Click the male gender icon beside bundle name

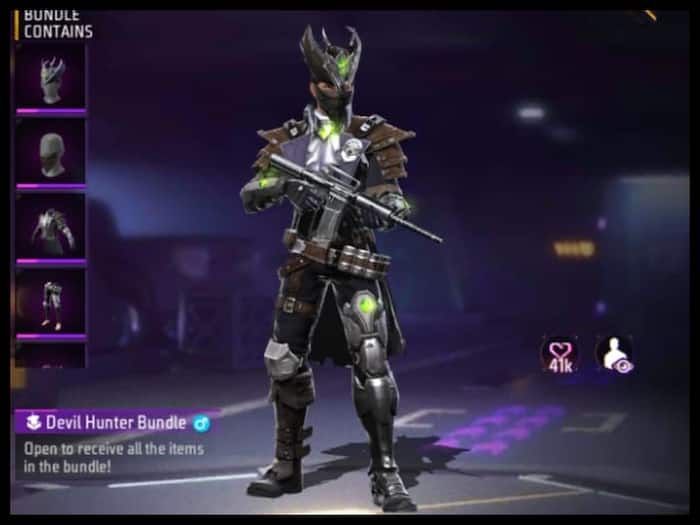(x=201, y=422)
